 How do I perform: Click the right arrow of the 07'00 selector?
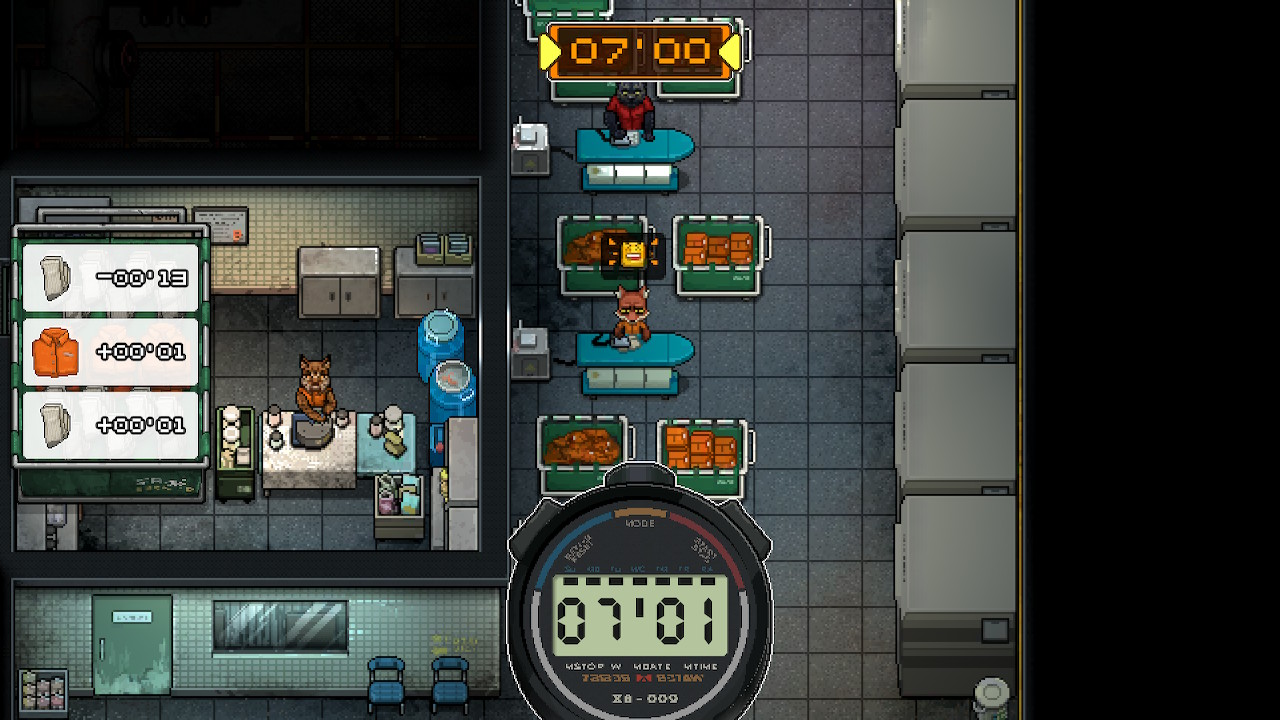click(x=731, y=52)
